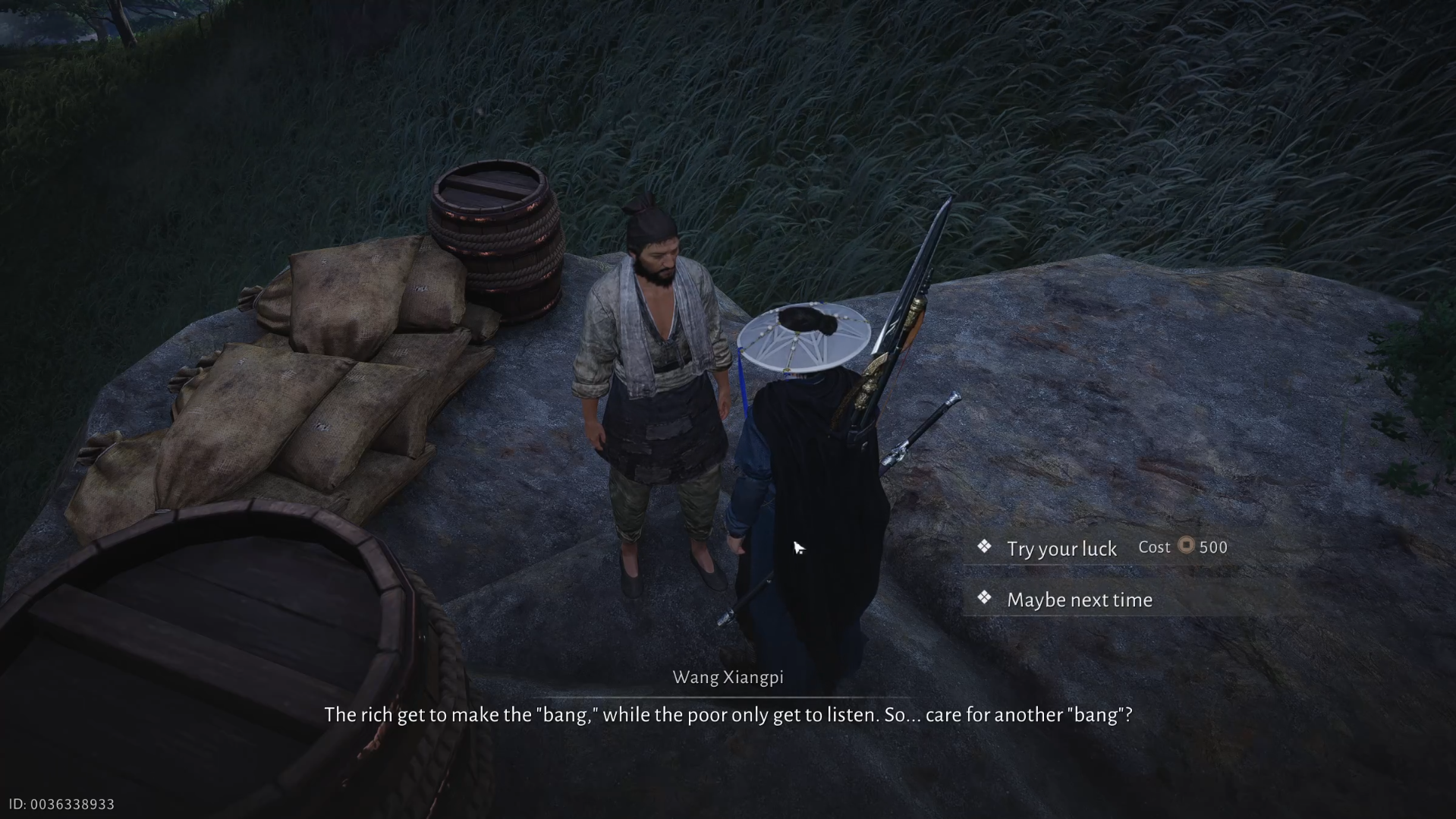Select "Maybe next time" to decline
1456x819 pixels.
(1079, 600)
